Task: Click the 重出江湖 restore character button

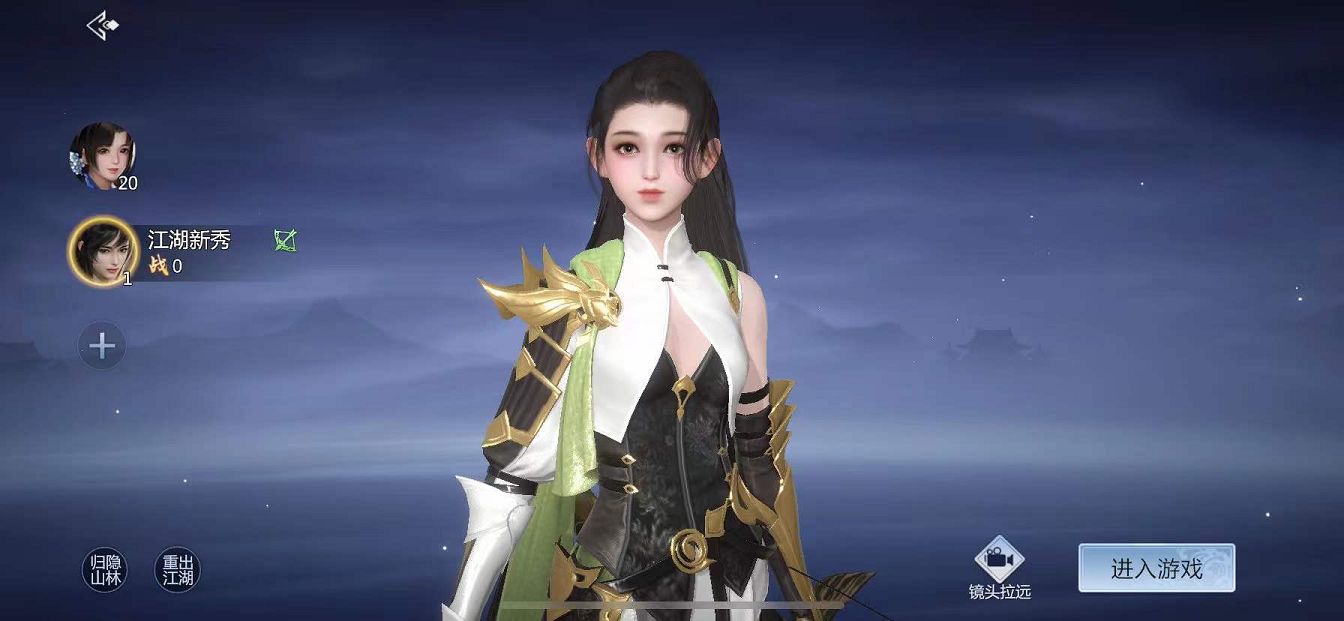Action: coord(178,570)
